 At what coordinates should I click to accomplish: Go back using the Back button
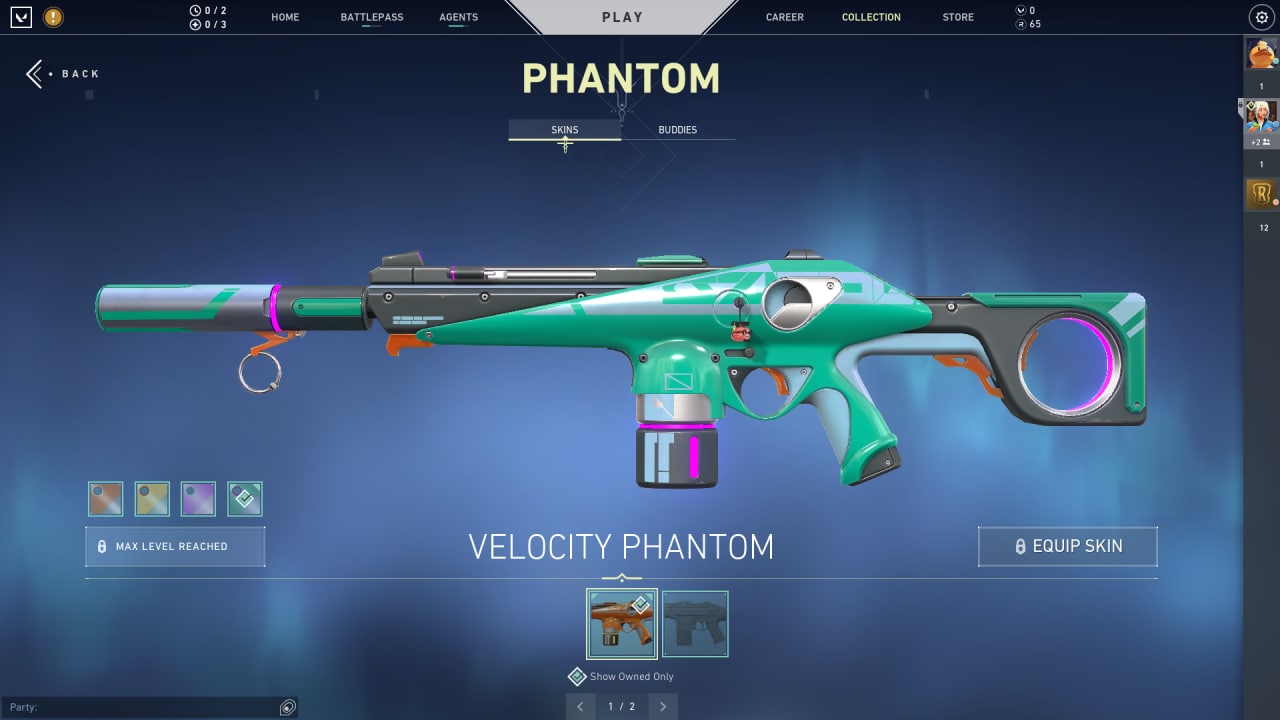[63, 74]
